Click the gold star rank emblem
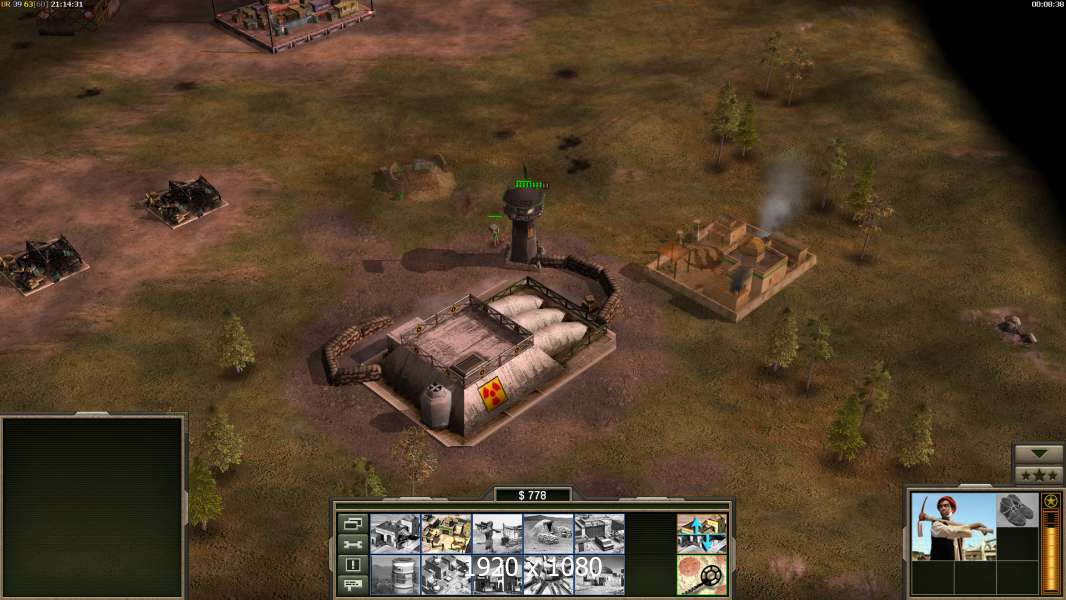The image size is (1066, 600). (x=1050, y=501)
